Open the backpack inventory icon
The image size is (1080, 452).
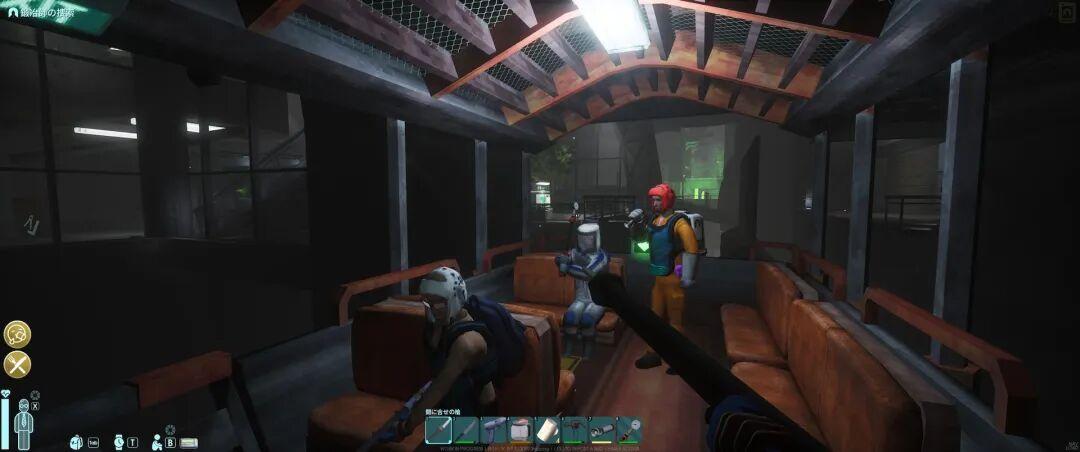(76, 441)
